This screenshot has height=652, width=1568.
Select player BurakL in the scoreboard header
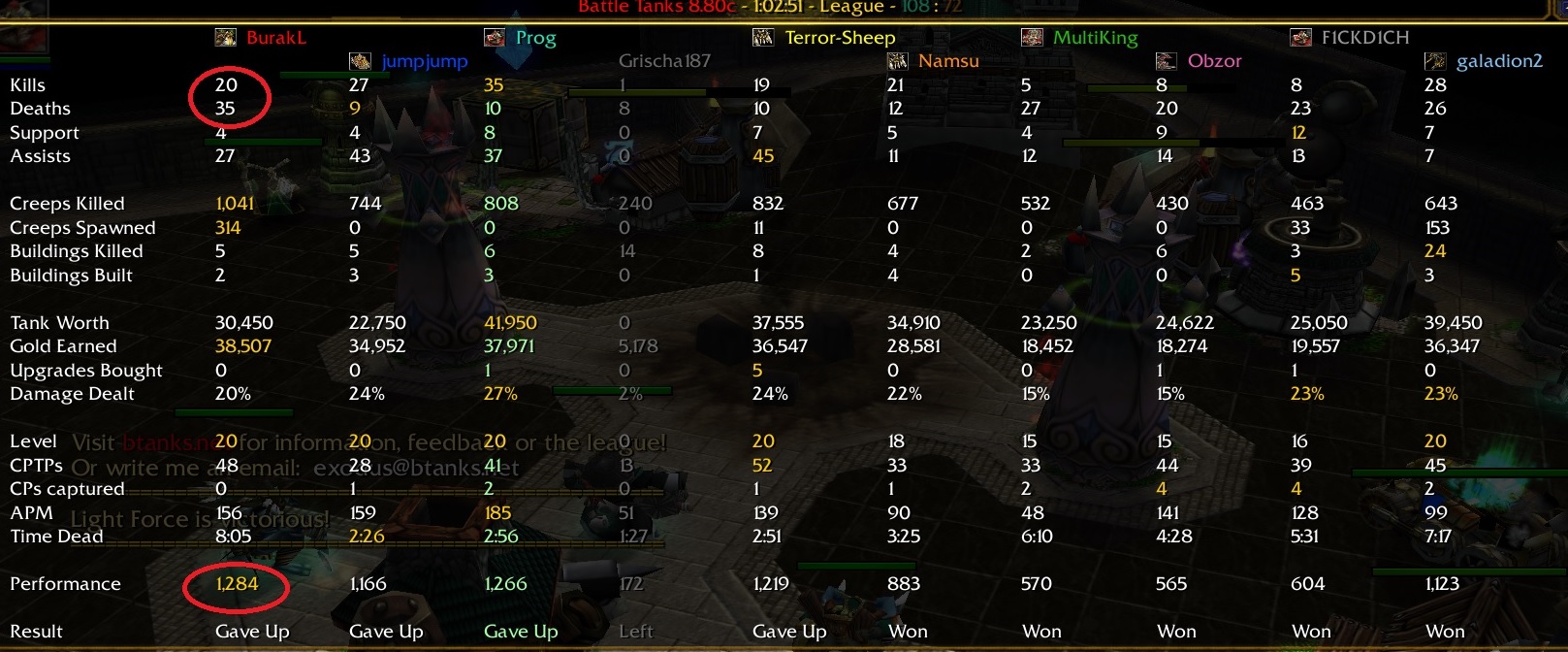point(275,38)
